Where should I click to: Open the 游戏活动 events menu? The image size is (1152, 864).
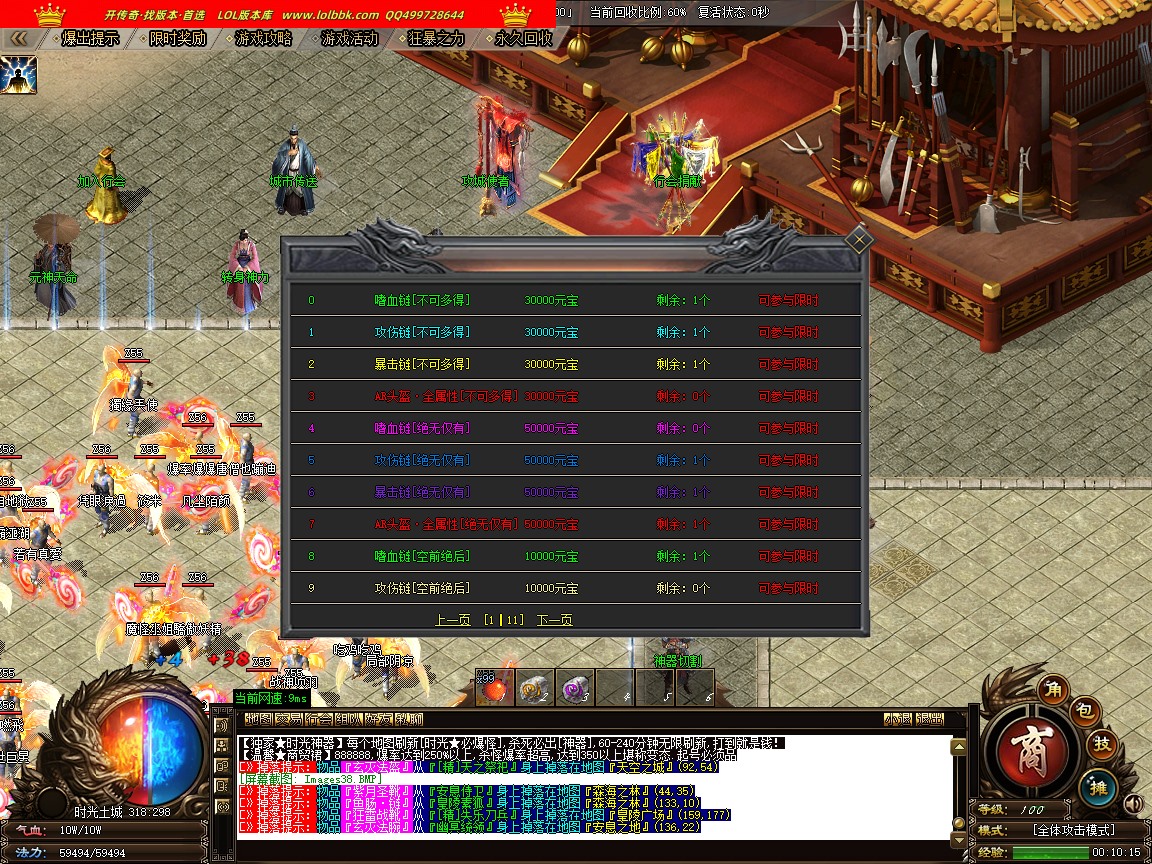click(x=349, y=39)
